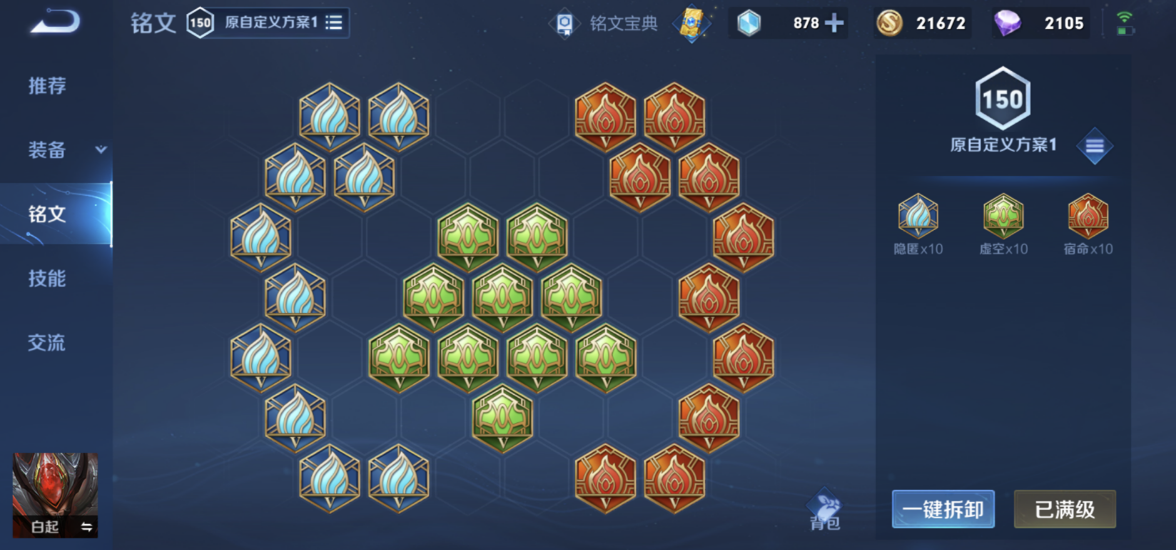Open the scheme list menu in right panel
The image size is (1176, 550).
1094,146
